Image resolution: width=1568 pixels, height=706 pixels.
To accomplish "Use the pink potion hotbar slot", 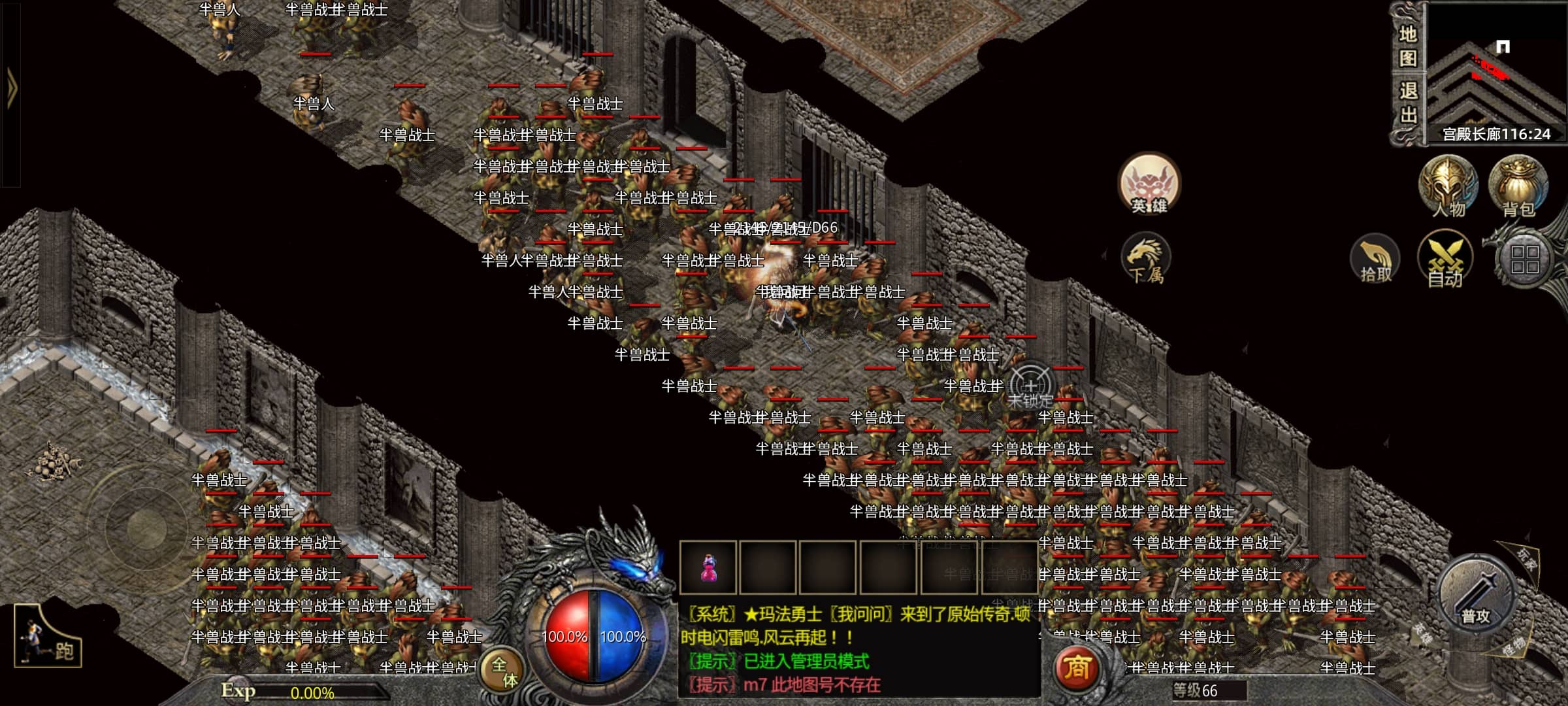I will point(708,568).
